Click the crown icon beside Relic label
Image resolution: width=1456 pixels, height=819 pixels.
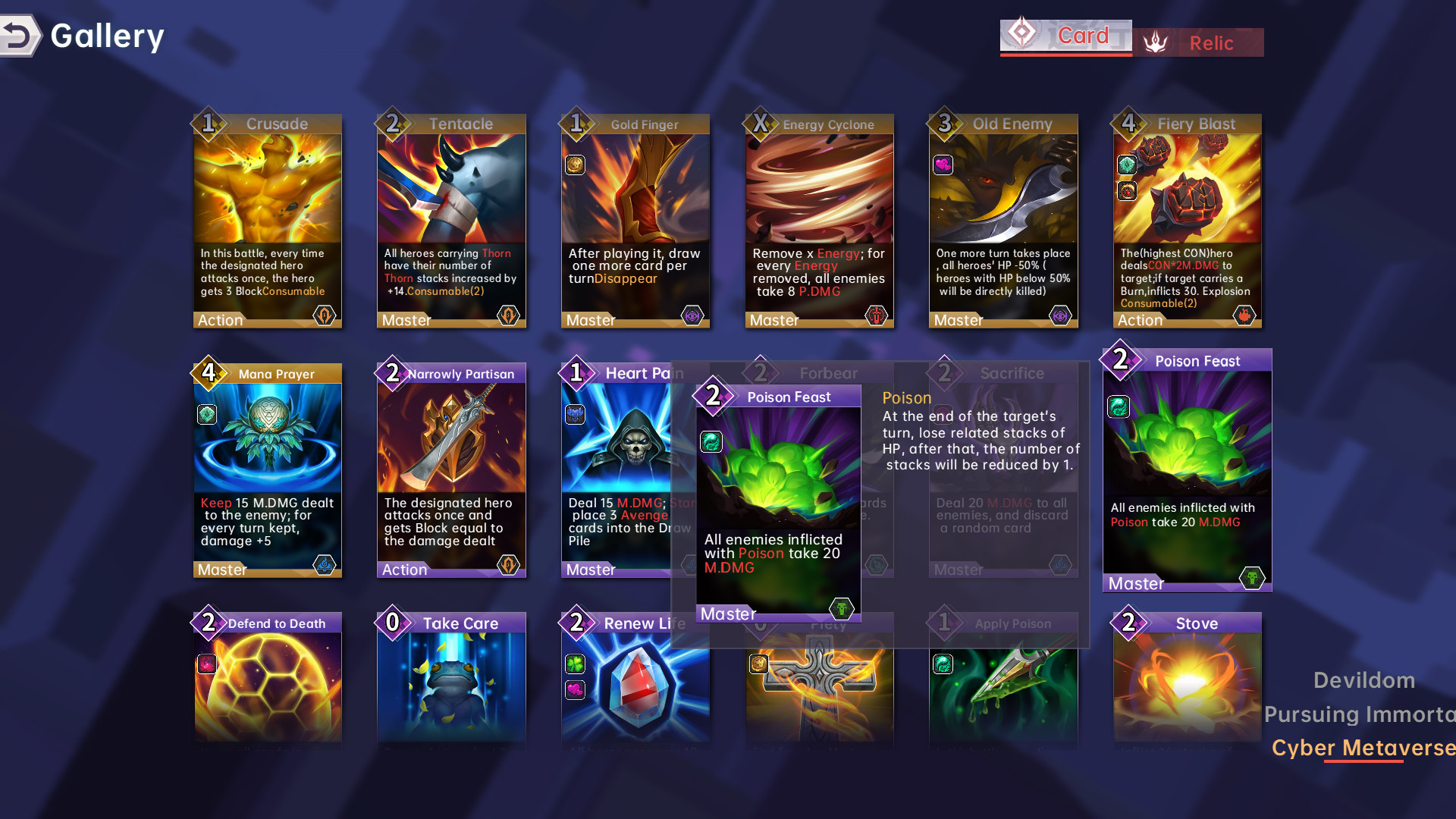tap(1156, 42)
